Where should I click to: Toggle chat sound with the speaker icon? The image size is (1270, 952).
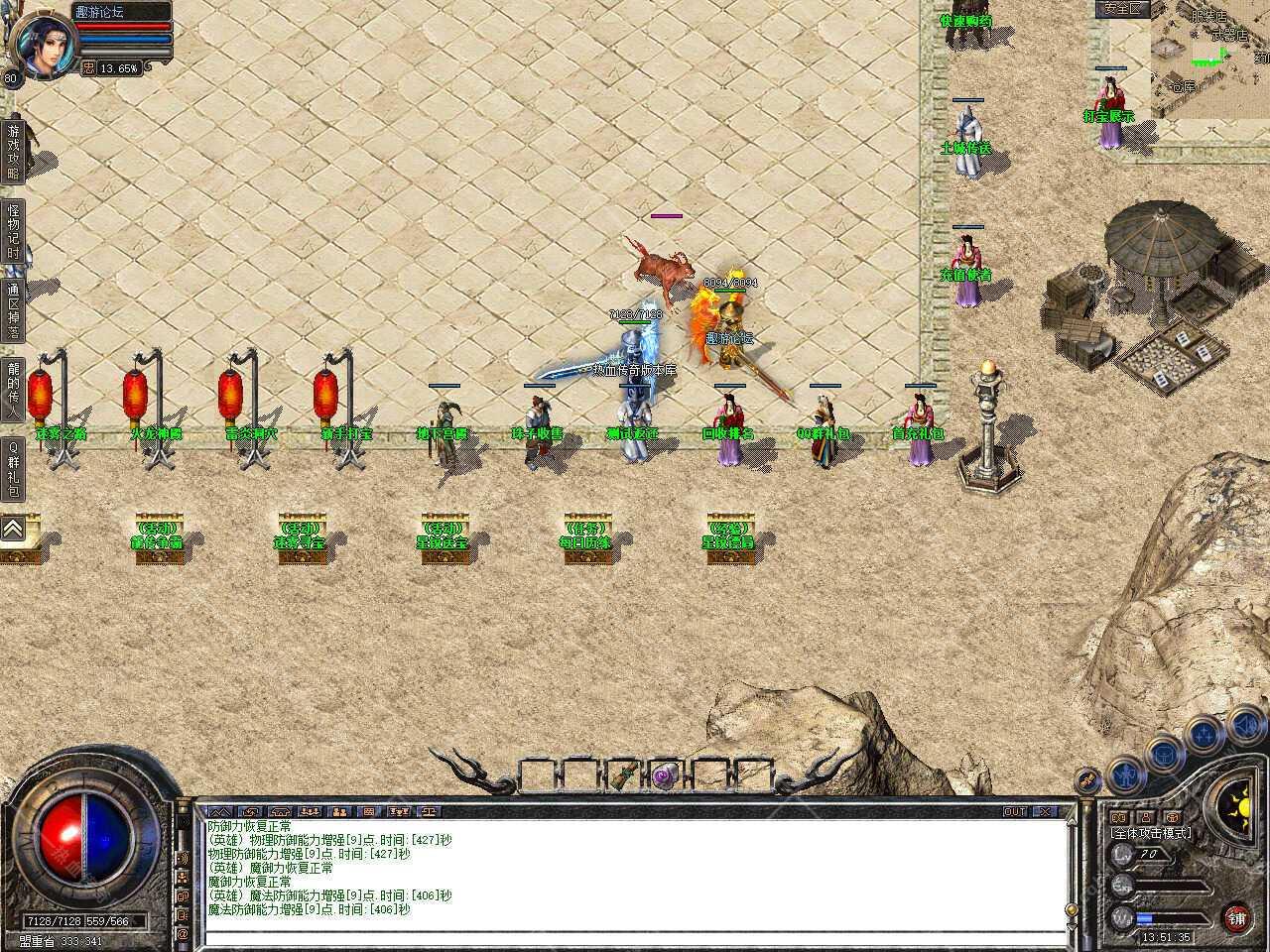185,859
